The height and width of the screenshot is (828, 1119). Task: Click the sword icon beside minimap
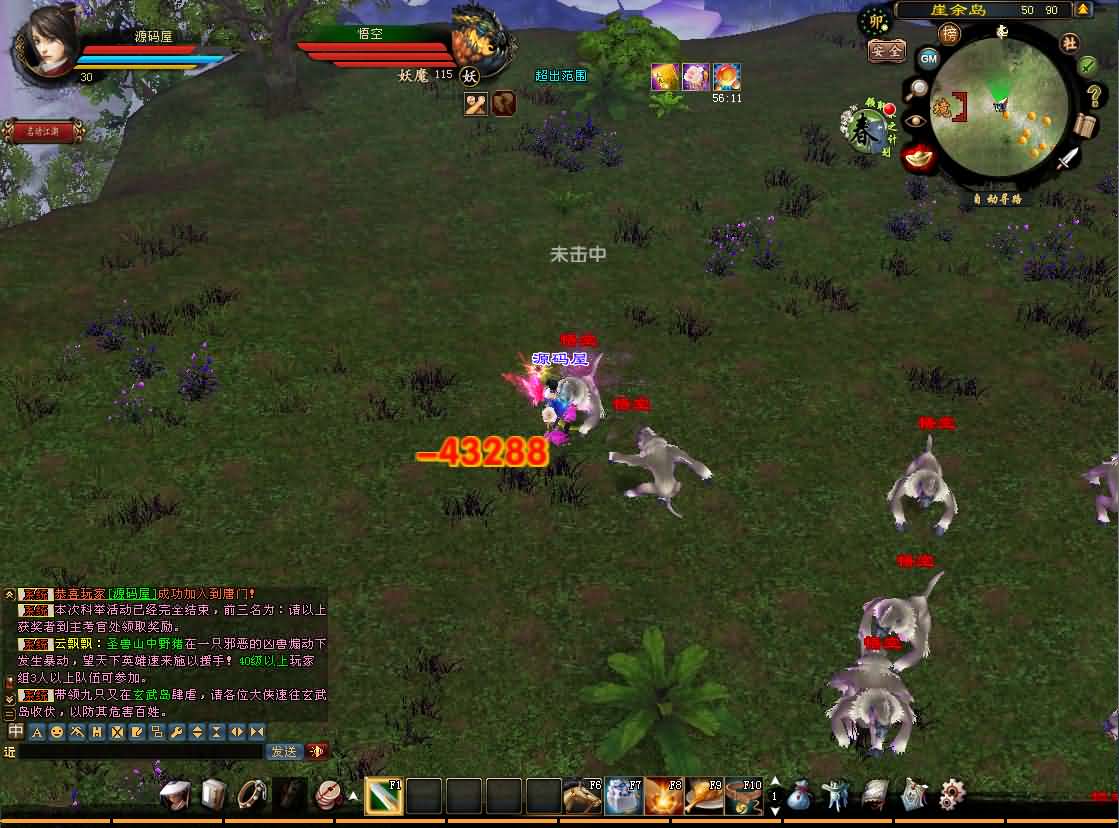(x=1070, y=157)
